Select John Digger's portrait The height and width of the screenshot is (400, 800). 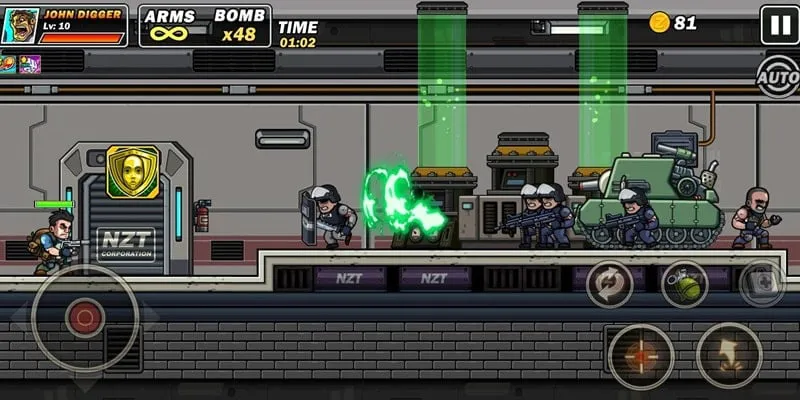pos(19,25)
